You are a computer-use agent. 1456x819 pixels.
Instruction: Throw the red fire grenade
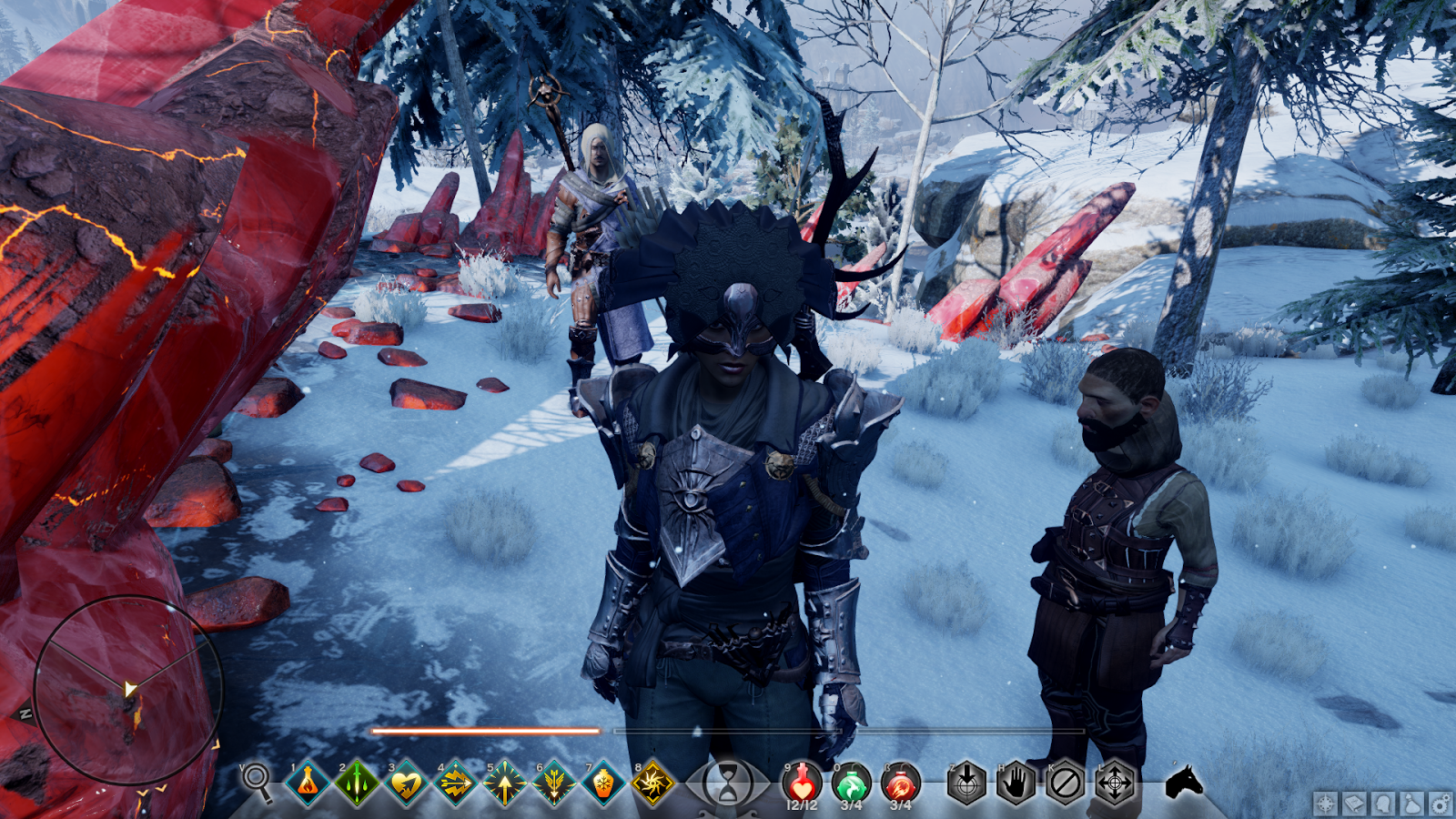coord(900,783)
